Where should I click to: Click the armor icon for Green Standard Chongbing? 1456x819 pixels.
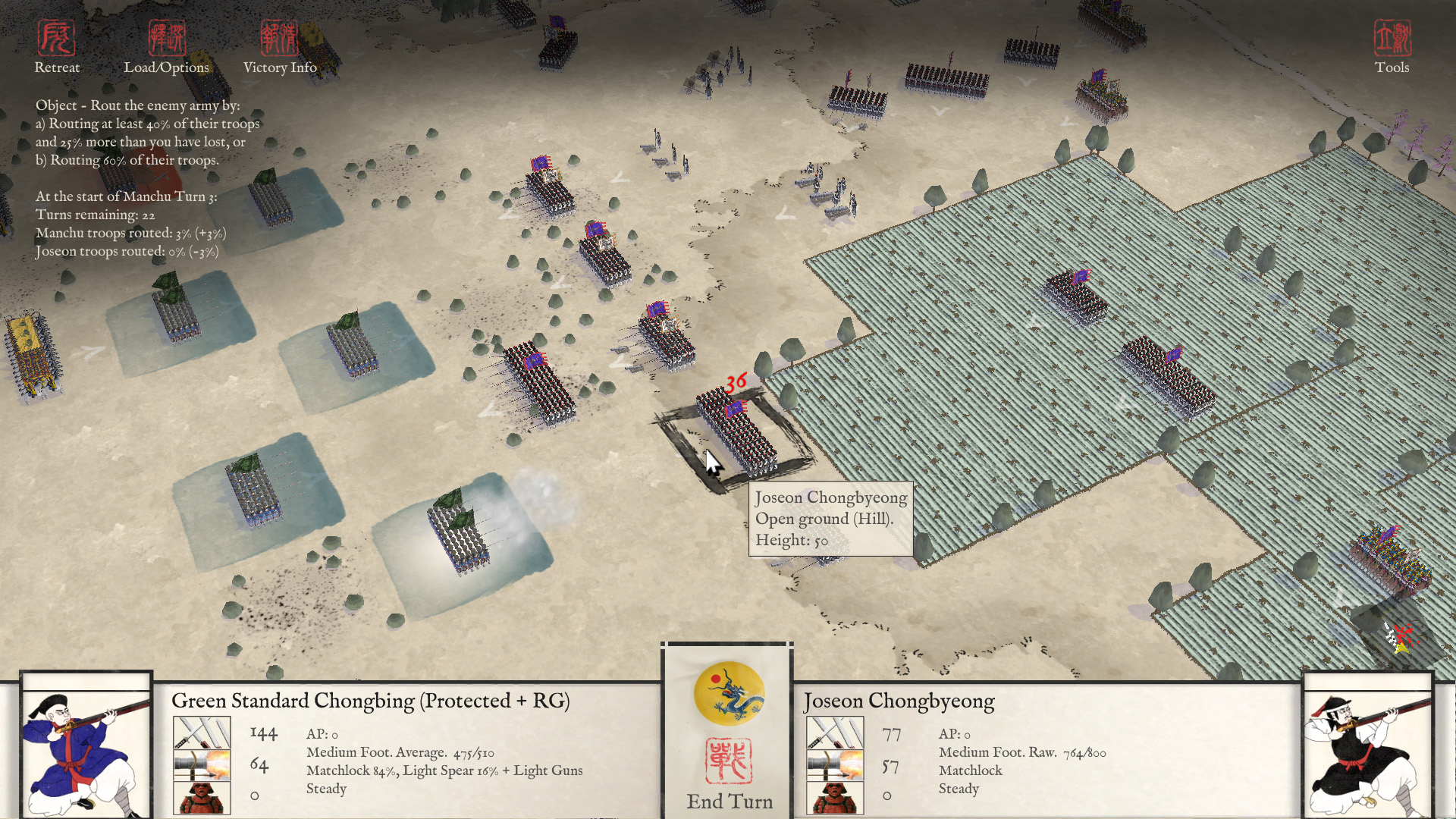203,796
